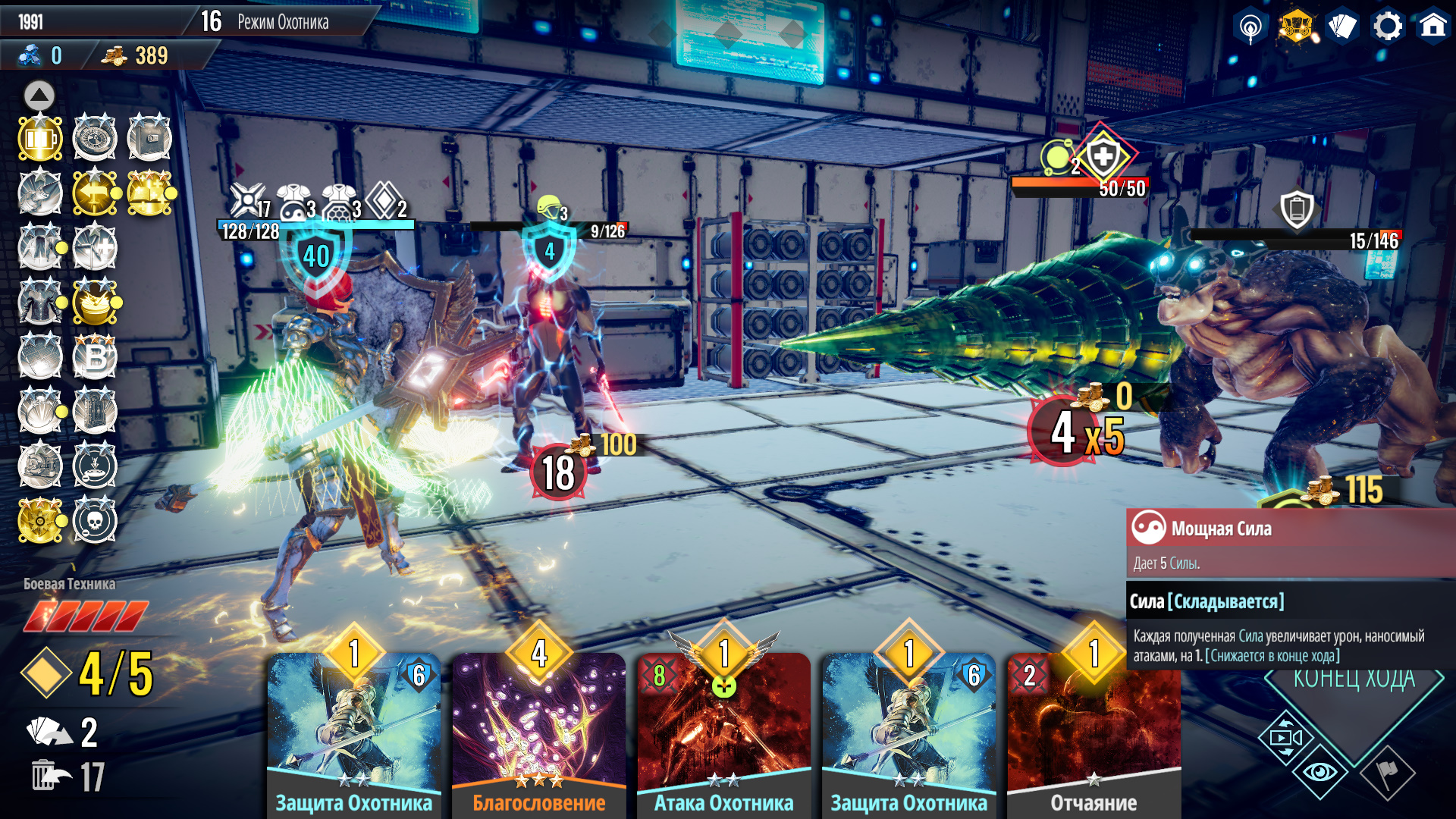Inspect the roulette wheel relic
1456x819 pixels.
click(x=95, y=139)
